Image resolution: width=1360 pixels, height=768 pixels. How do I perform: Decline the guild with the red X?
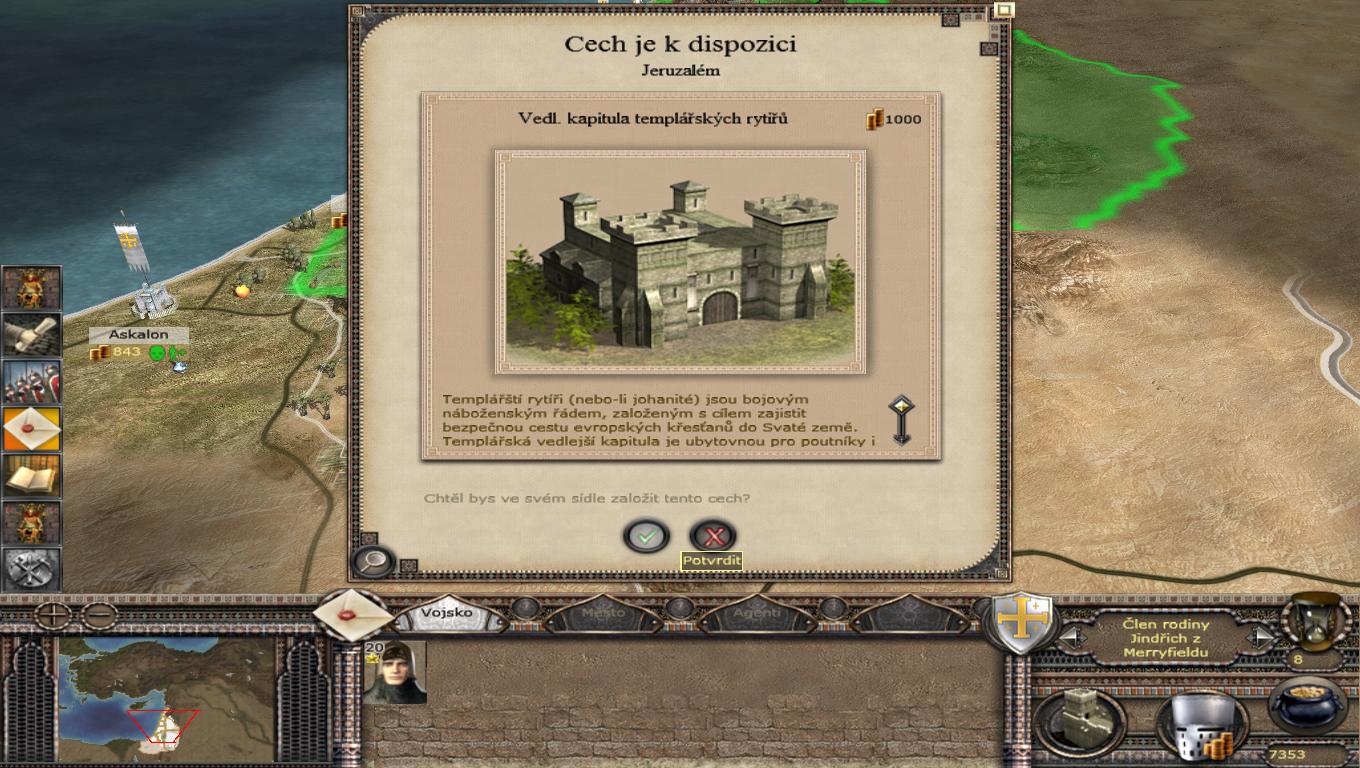(713, 536)
